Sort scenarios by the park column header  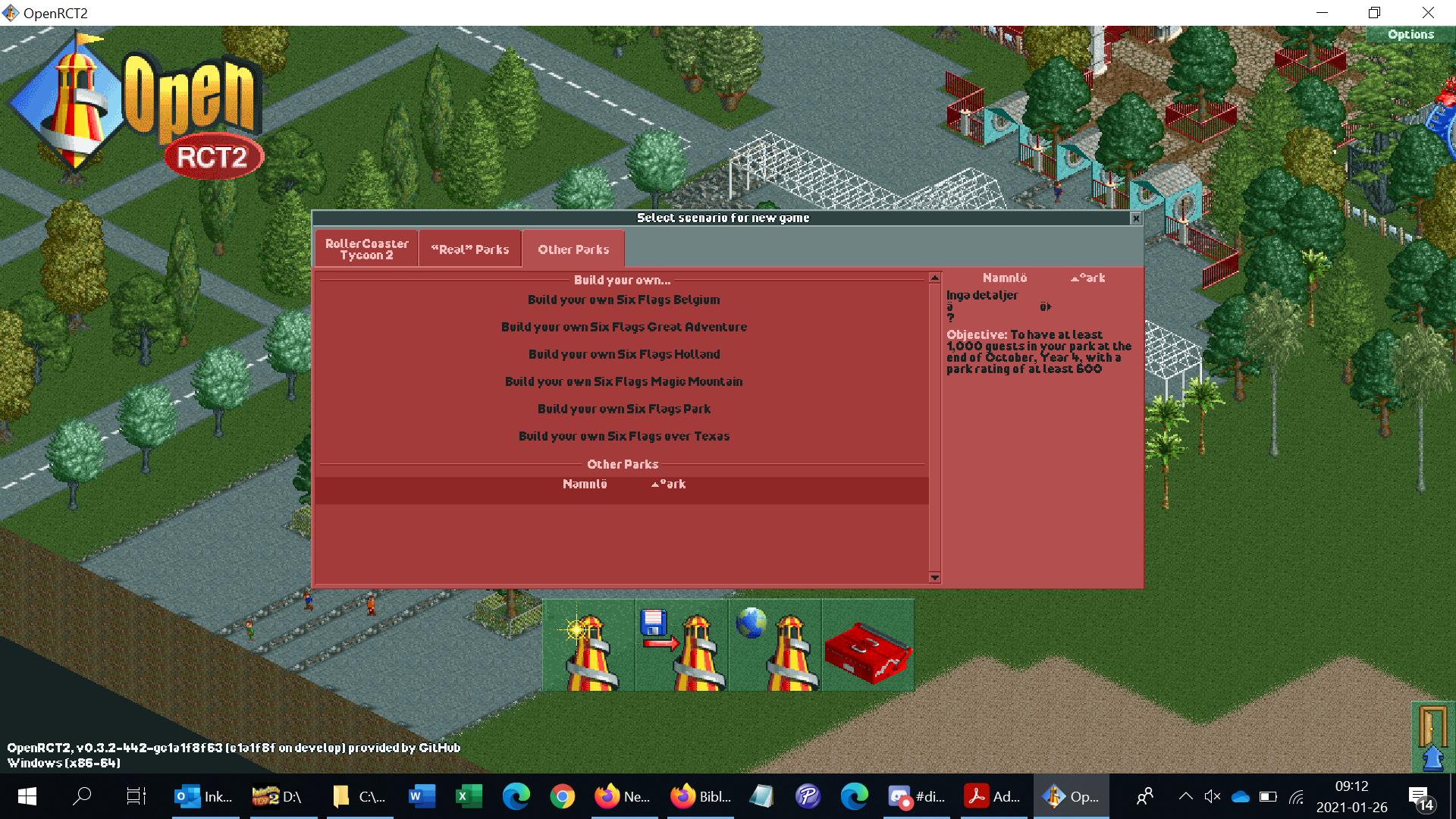pos(1089,278)
